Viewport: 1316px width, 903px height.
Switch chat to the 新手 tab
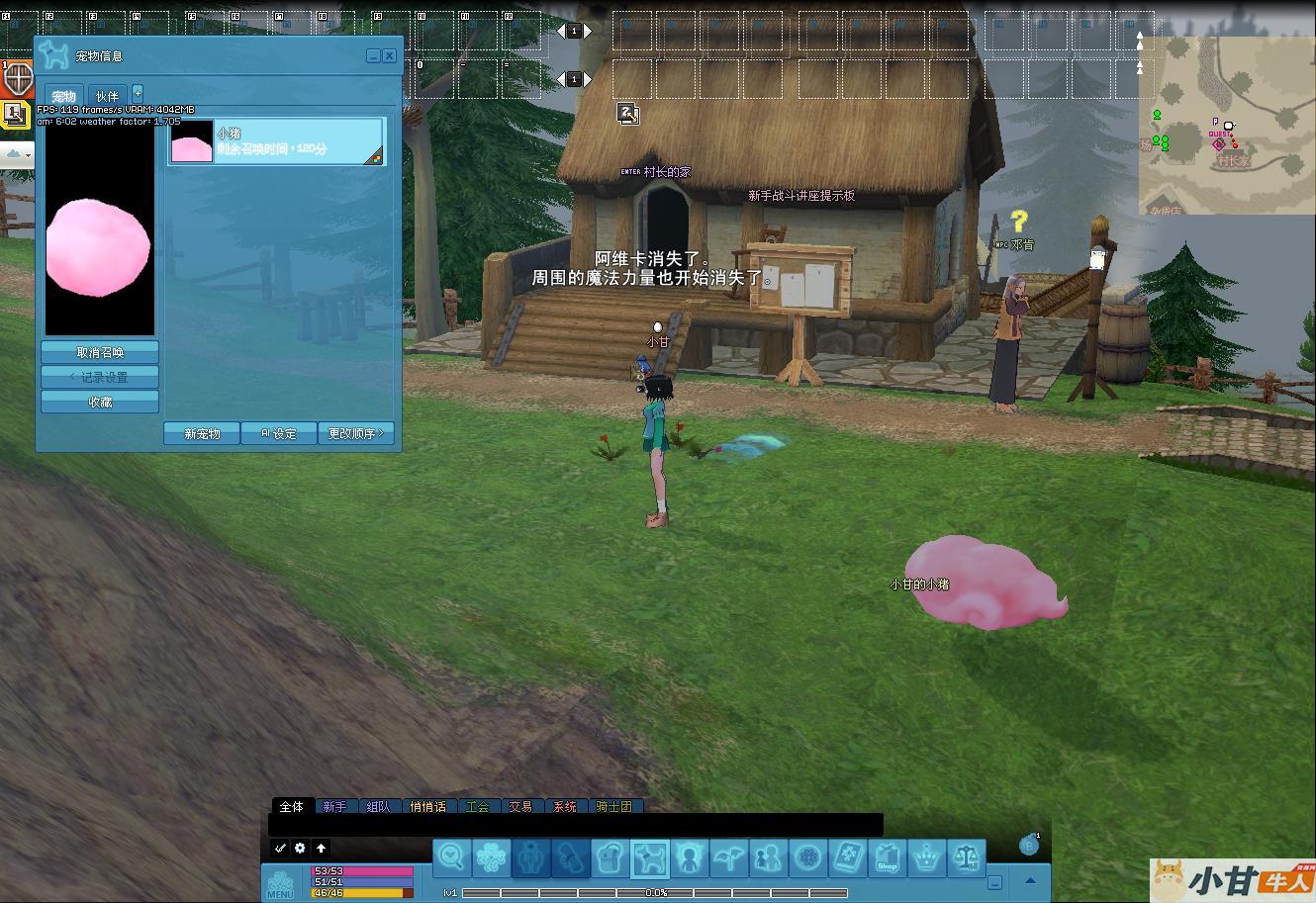tap(334, 807)
